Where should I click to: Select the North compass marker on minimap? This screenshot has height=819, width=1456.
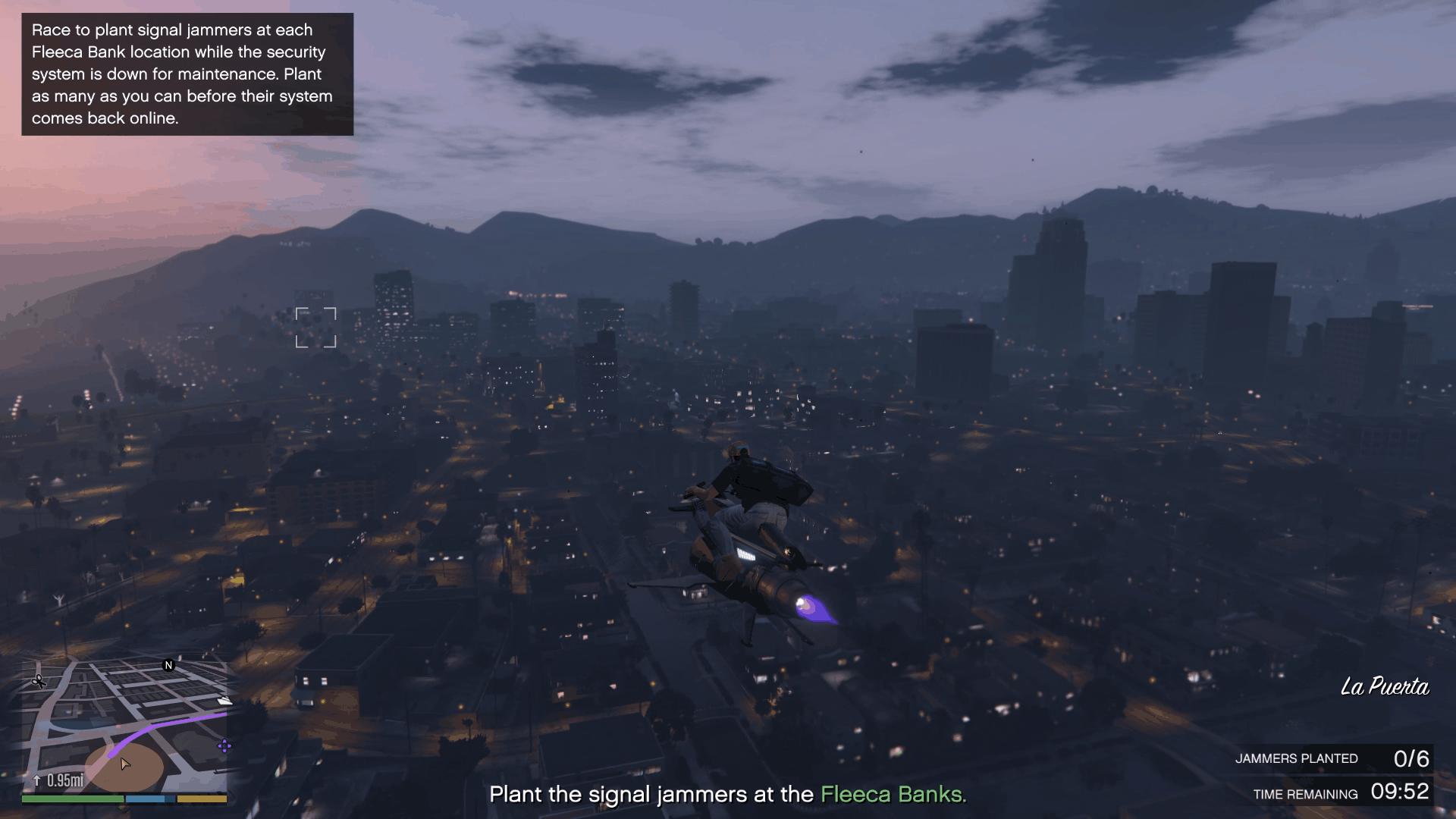[169, 665]
